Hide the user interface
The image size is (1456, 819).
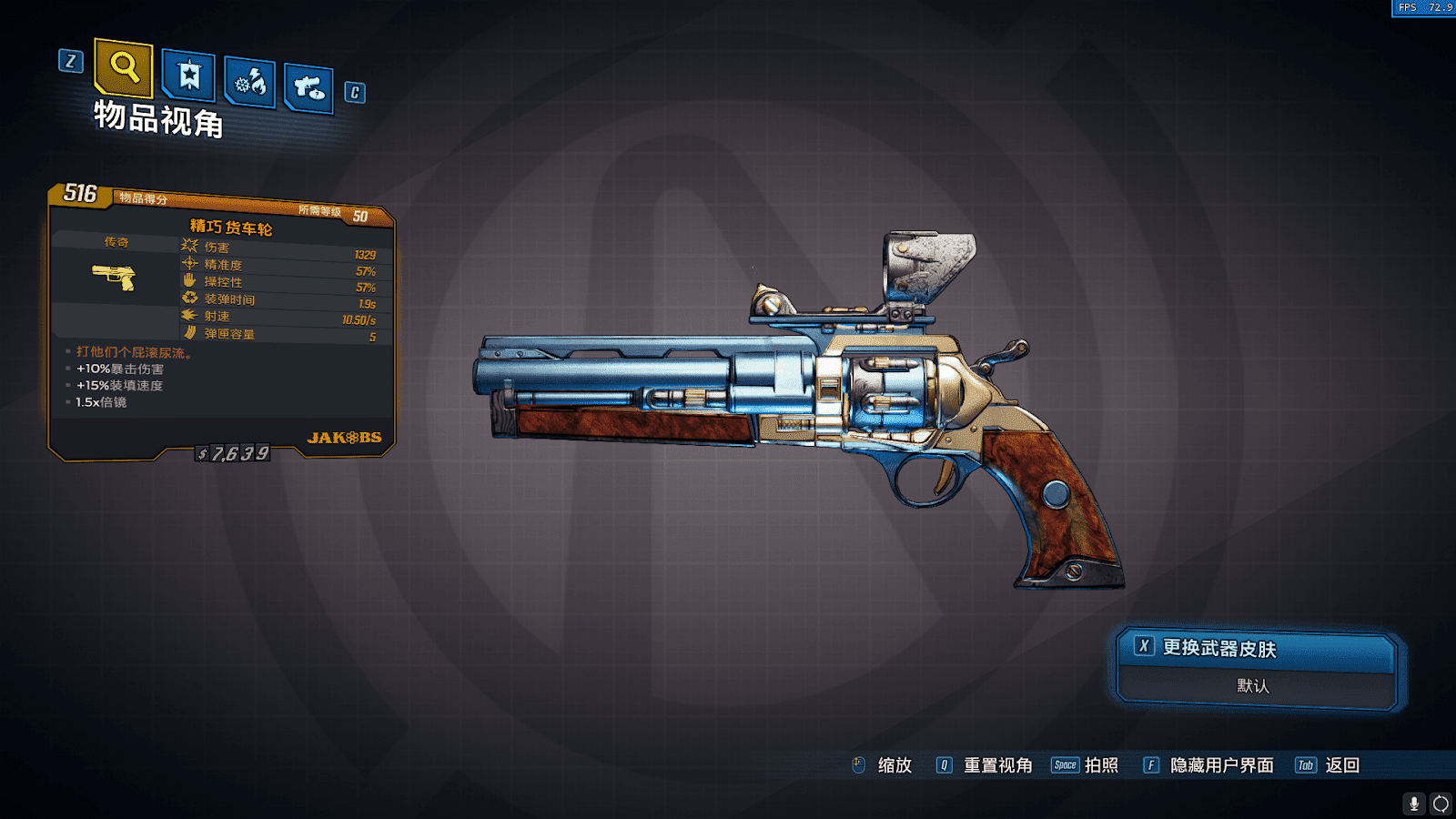pyautogui.click(x=1209, y=765)
